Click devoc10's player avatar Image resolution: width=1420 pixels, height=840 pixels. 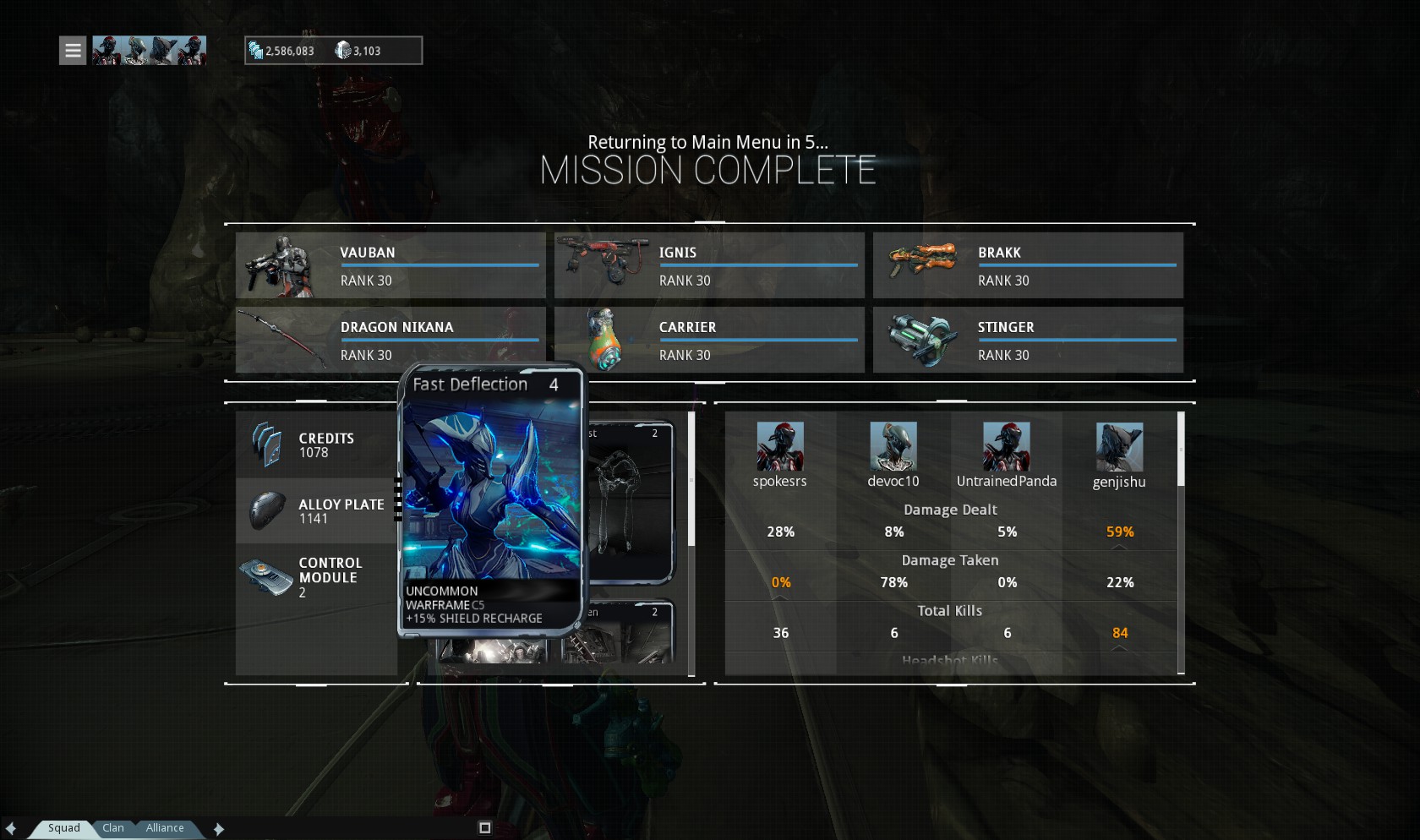point(893,446)
